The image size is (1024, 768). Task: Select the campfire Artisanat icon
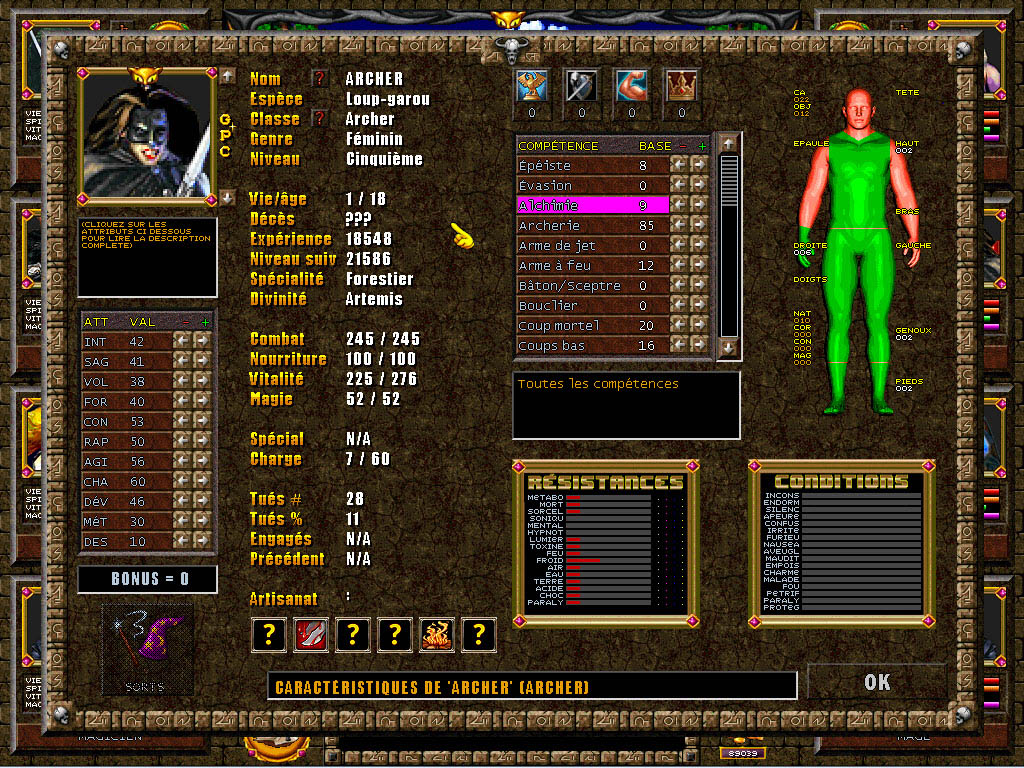pos(436,634)
